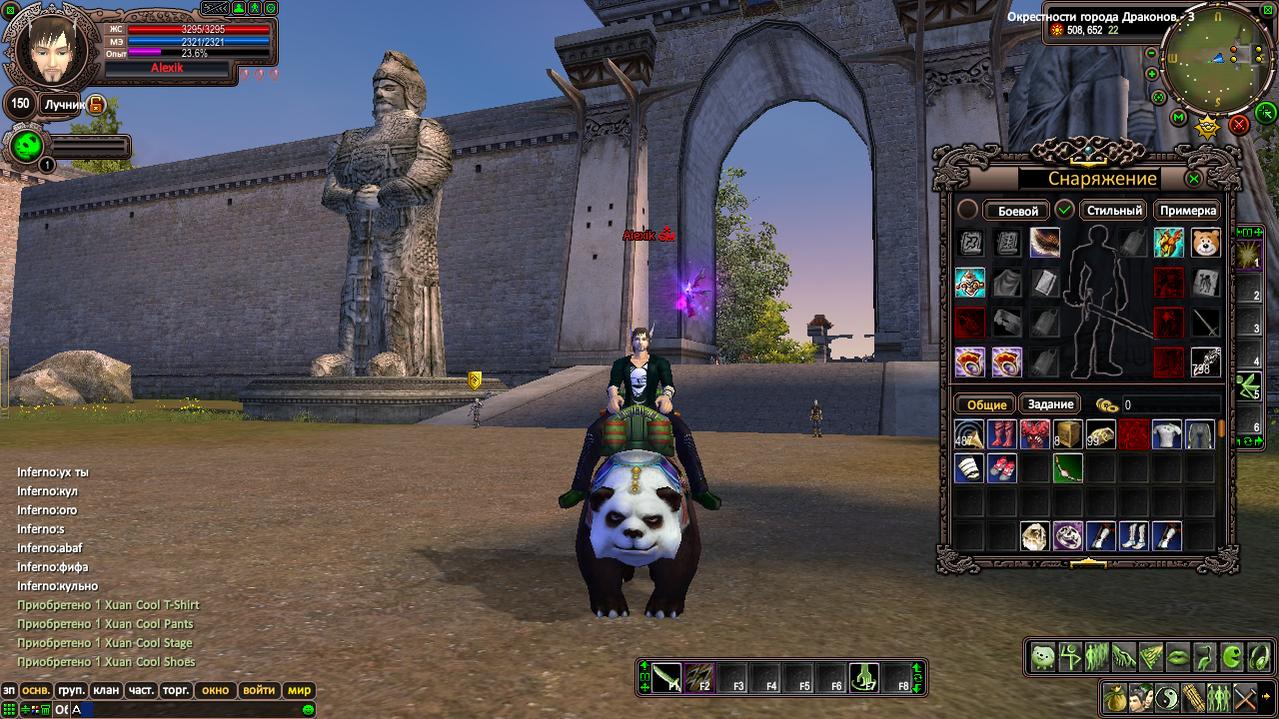
Task: Open the yin-yang menu icon
Action: (1166, 696)
